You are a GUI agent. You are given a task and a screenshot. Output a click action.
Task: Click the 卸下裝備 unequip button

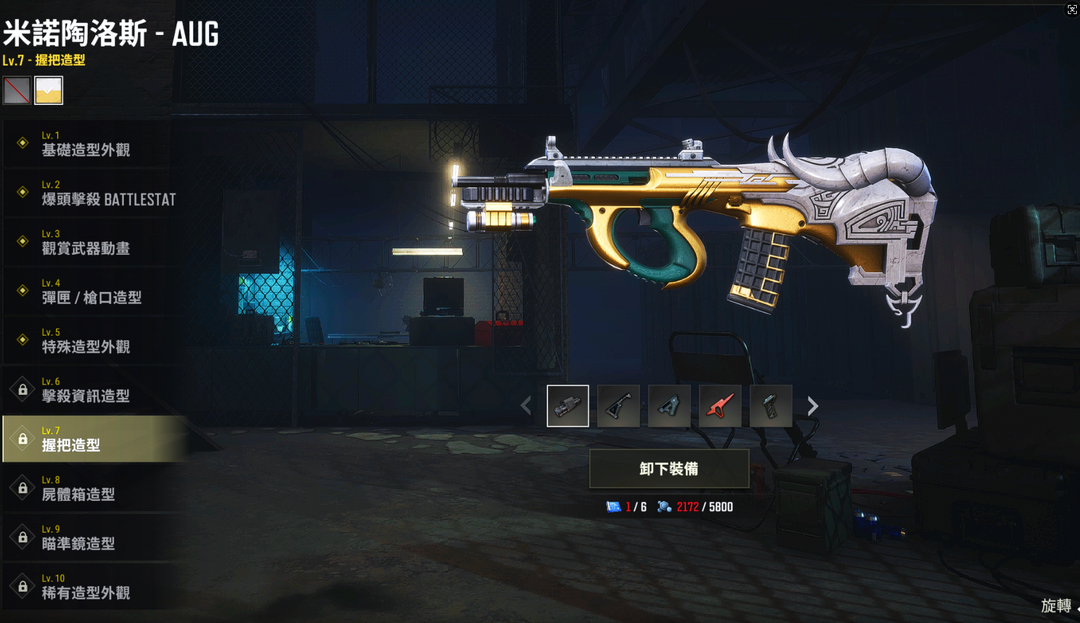(x=669, y=468)
